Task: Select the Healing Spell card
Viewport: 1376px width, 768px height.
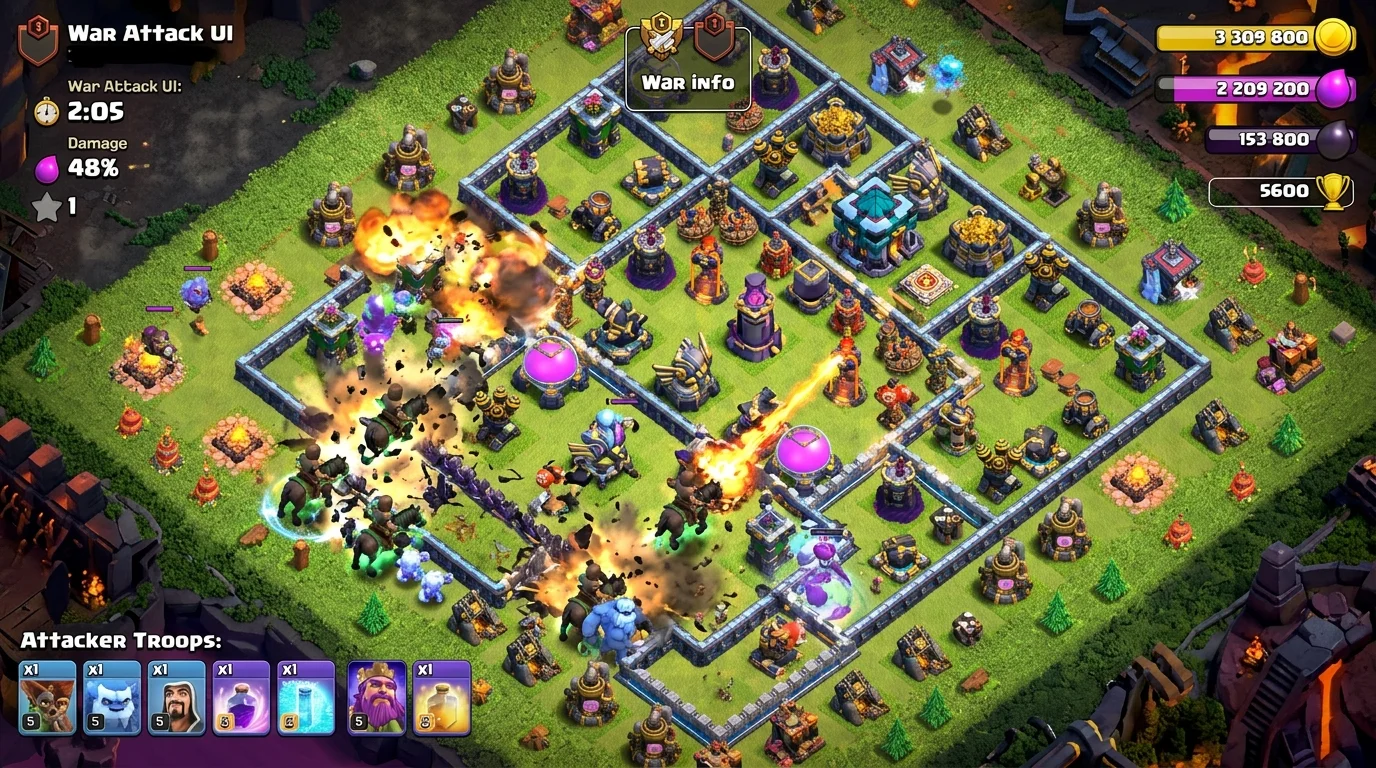Action: coord(442,697)
